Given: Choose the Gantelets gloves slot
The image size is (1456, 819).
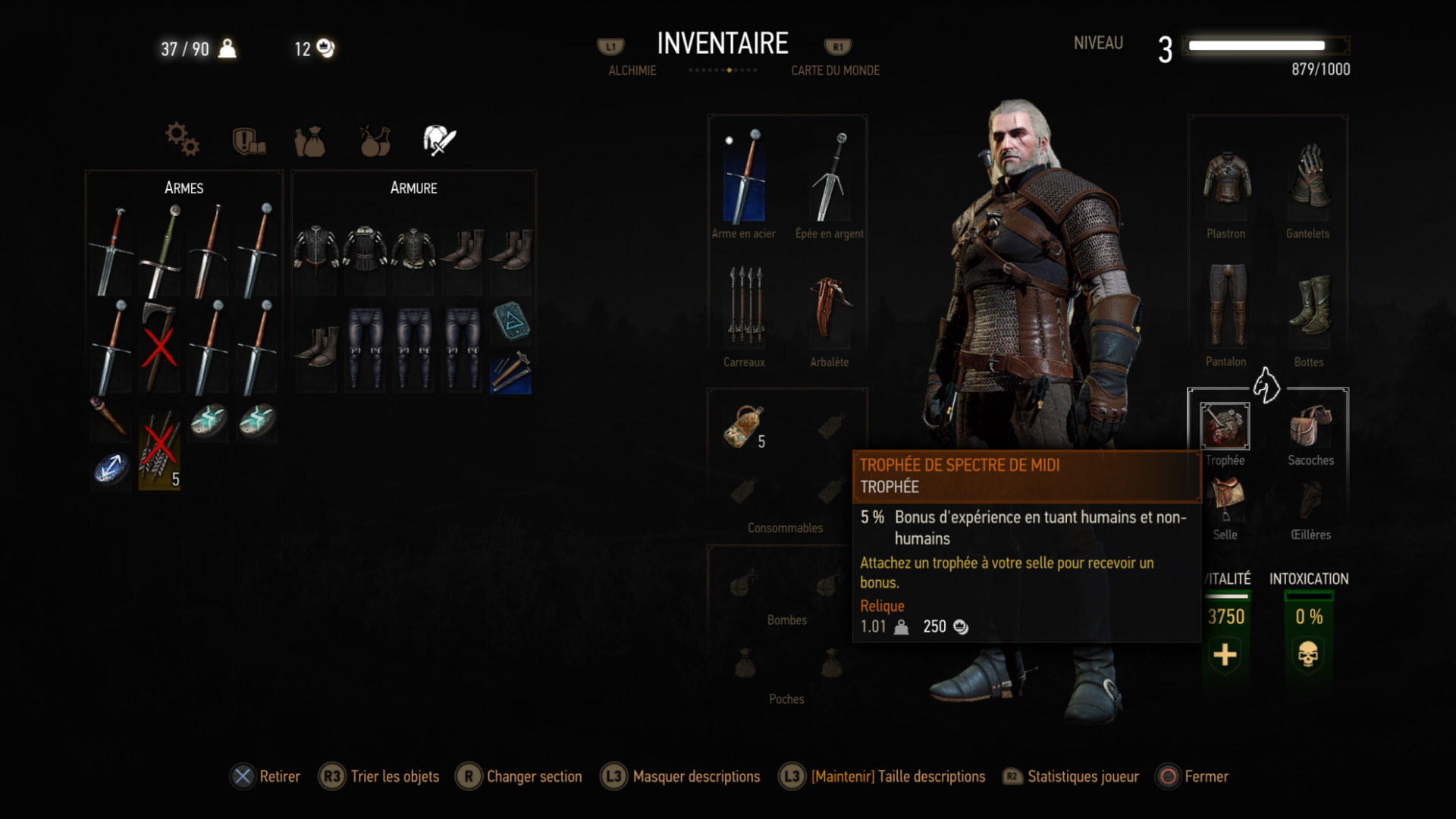Looking at the screenshot, I should click(1308, 177).
